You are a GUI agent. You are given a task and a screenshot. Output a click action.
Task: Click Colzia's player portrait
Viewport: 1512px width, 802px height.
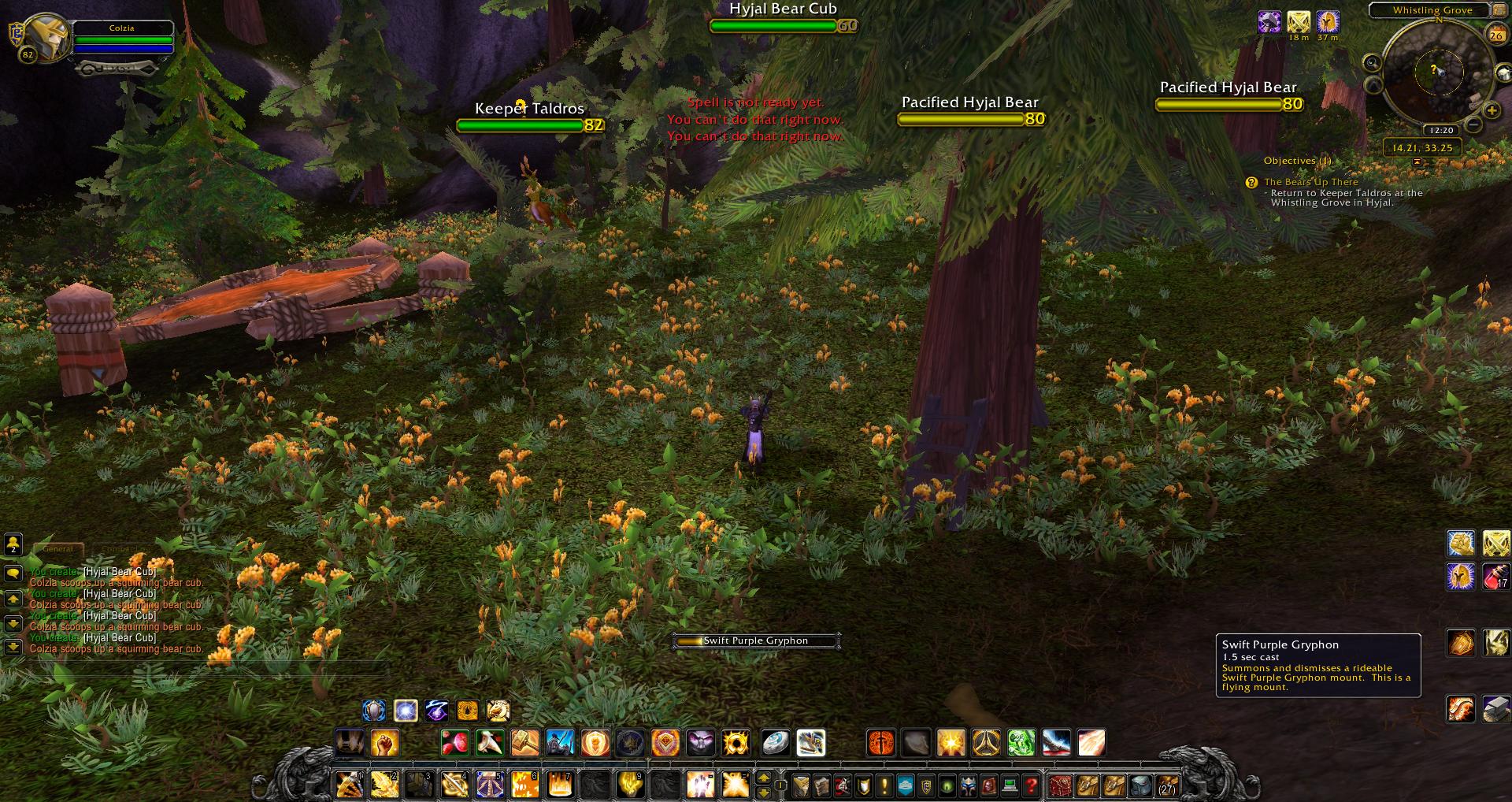[48, 35]
